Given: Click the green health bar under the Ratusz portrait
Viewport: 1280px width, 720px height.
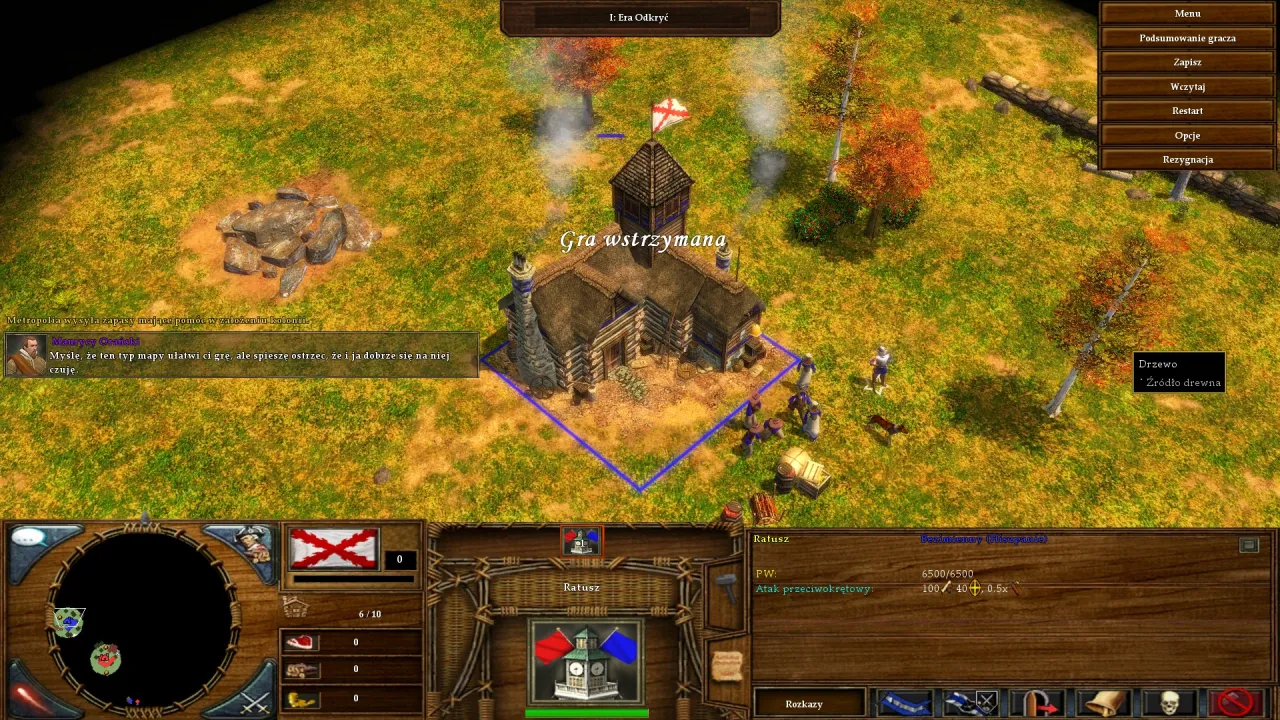Looking at the screenshot, I should (585, 712).
